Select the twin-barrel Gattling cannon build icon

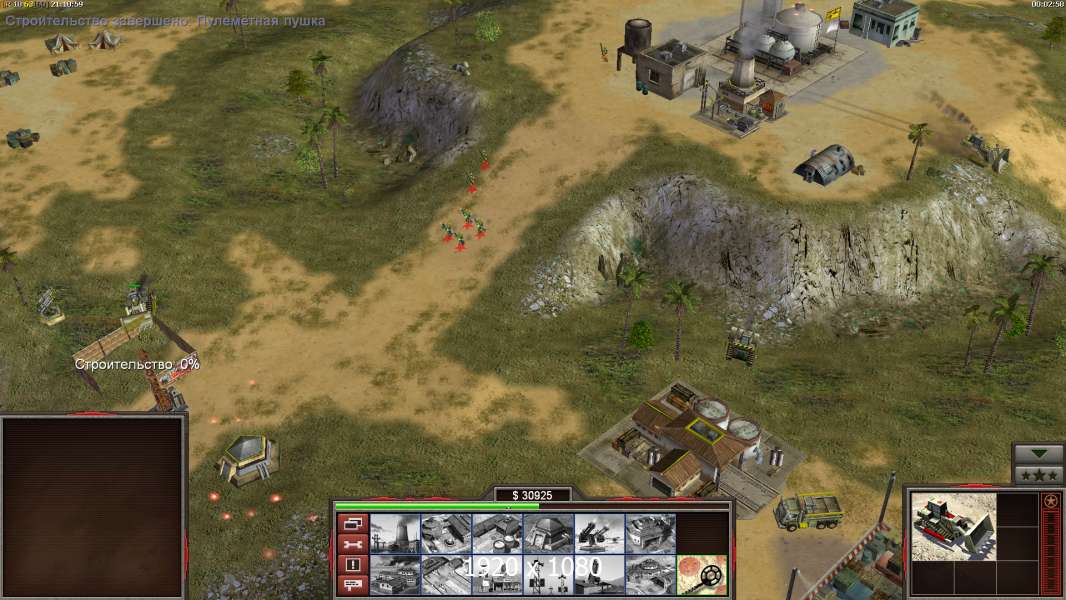click(599, 533)
